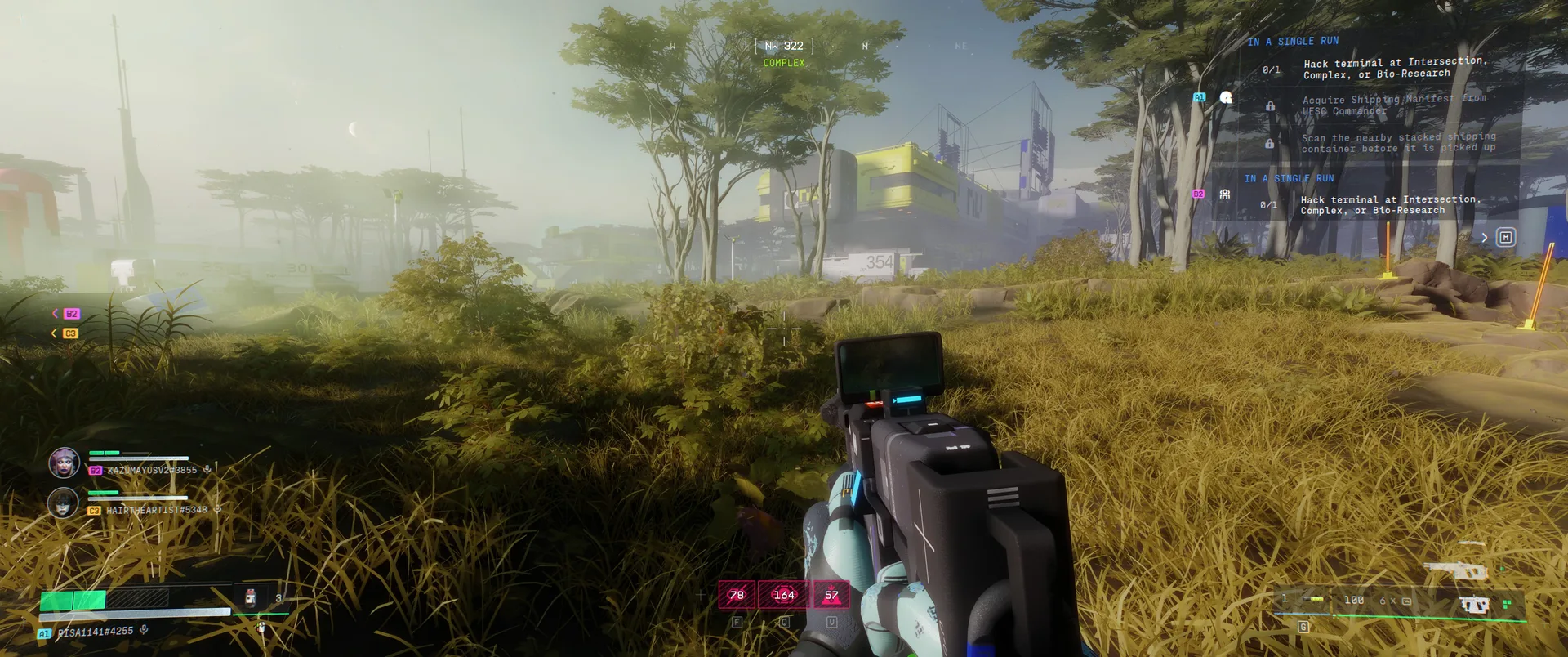Toggle the microphone icon beside RISA1141#4255
The height and width of the screenshot is (657, 1568).
tap(144, 630)
